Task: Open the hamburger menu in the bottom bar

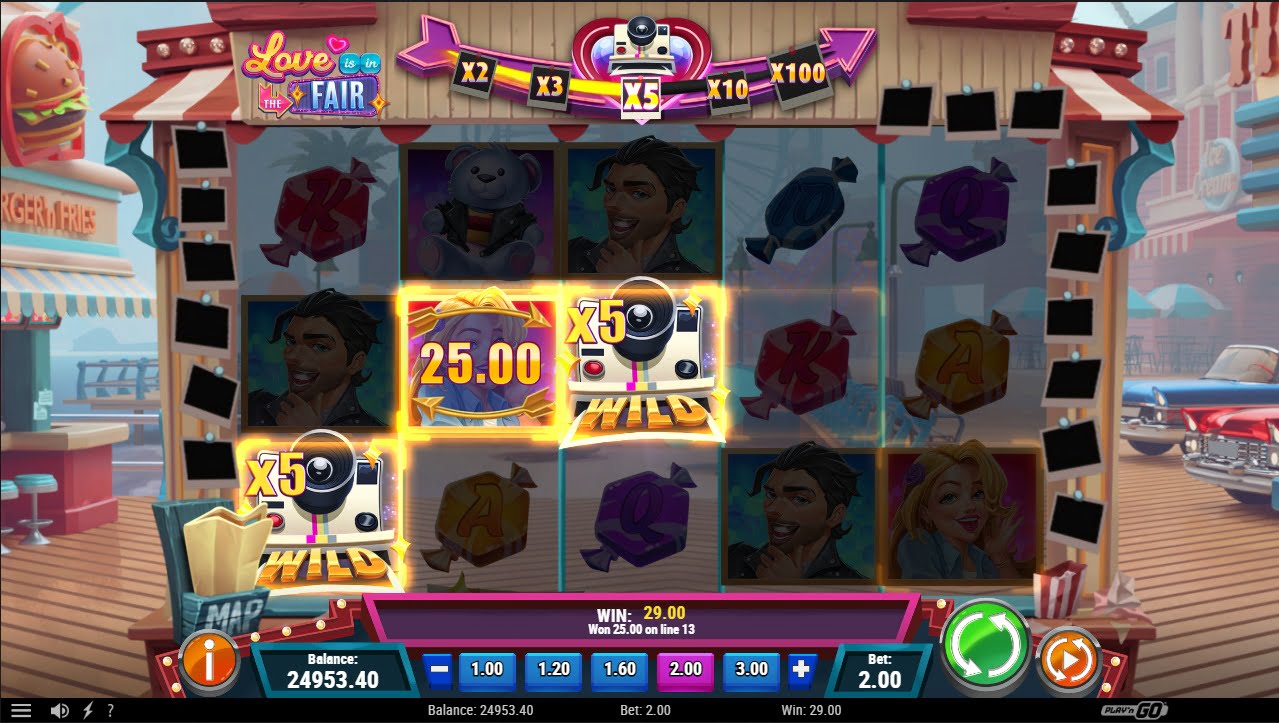Action: coord(21,711)
